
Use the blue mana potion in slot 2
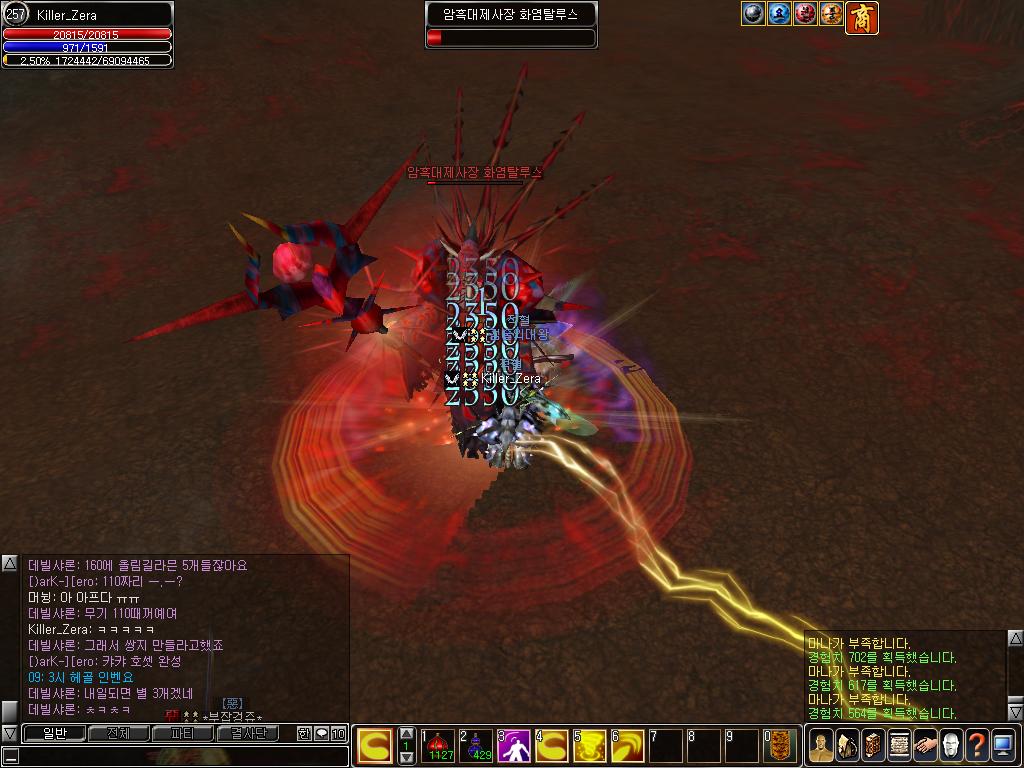[x=477, y=746]
